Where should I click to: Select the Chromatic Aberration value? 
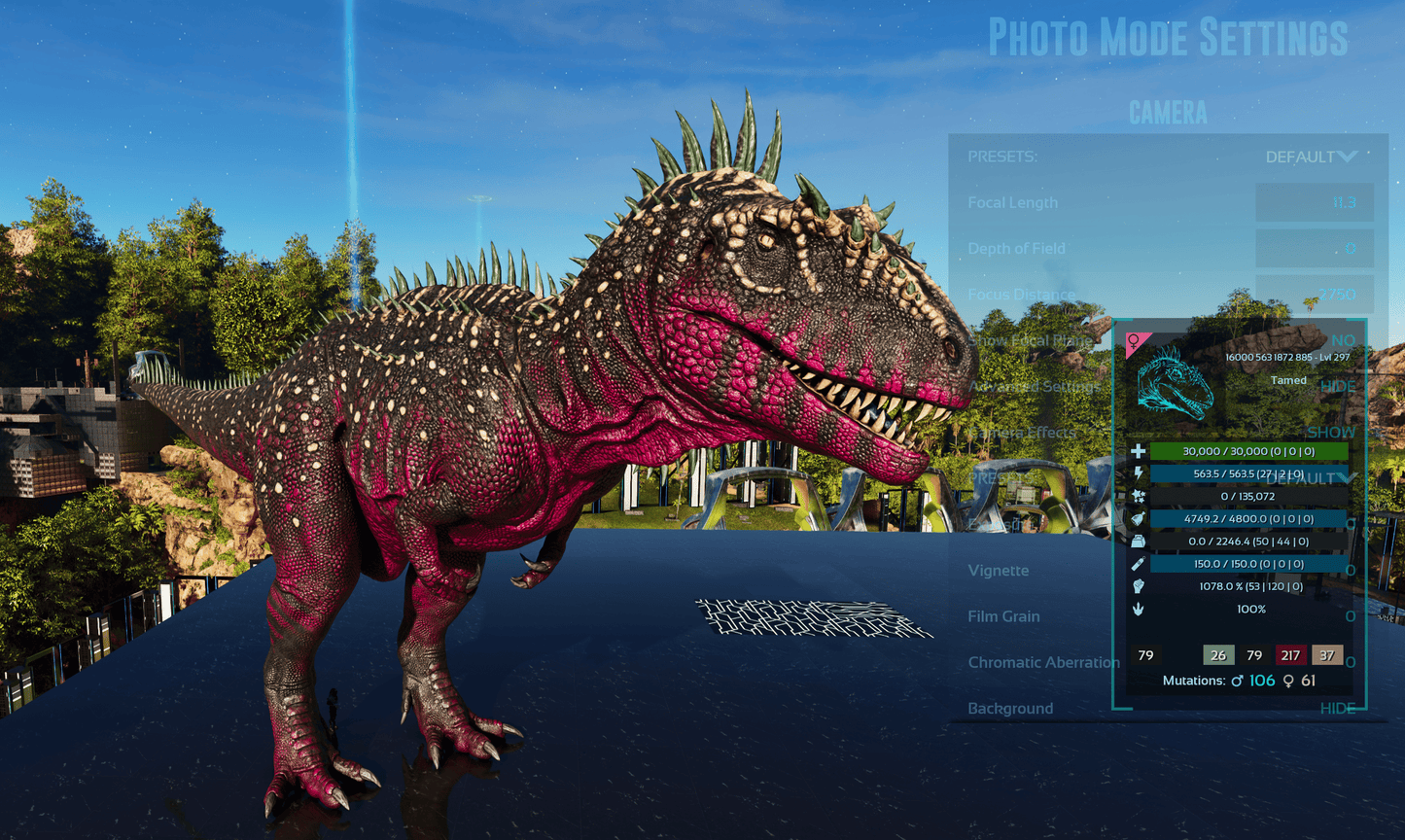pyautogui.click(x=1350, y=662)
